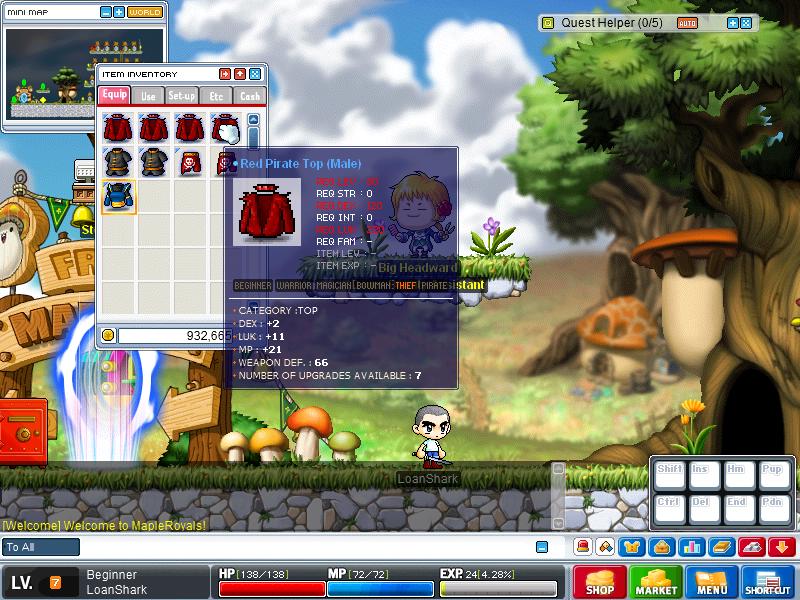This screenshot has height=600, width=800.
Task: Open the Cash SHOP button
Action: coord(599,581)
